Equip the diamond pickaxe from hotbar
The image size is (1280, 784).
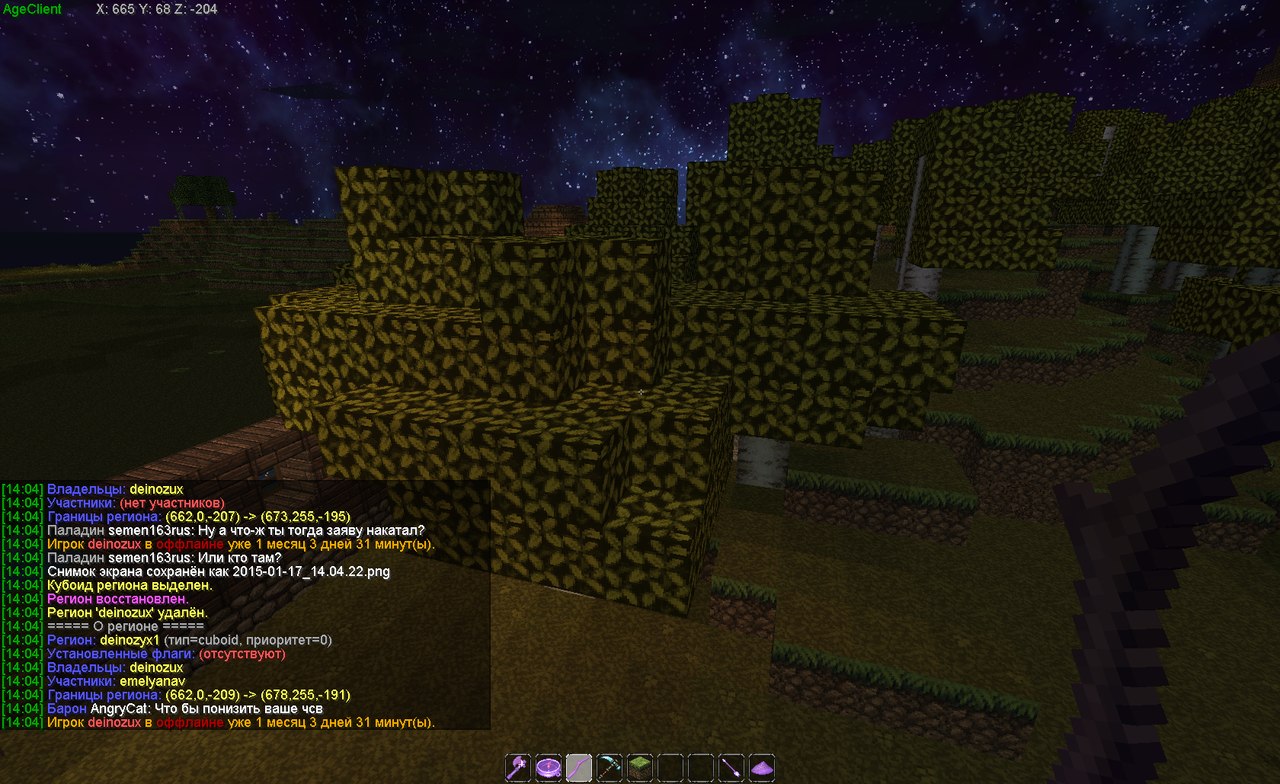[x=610, y=768]
